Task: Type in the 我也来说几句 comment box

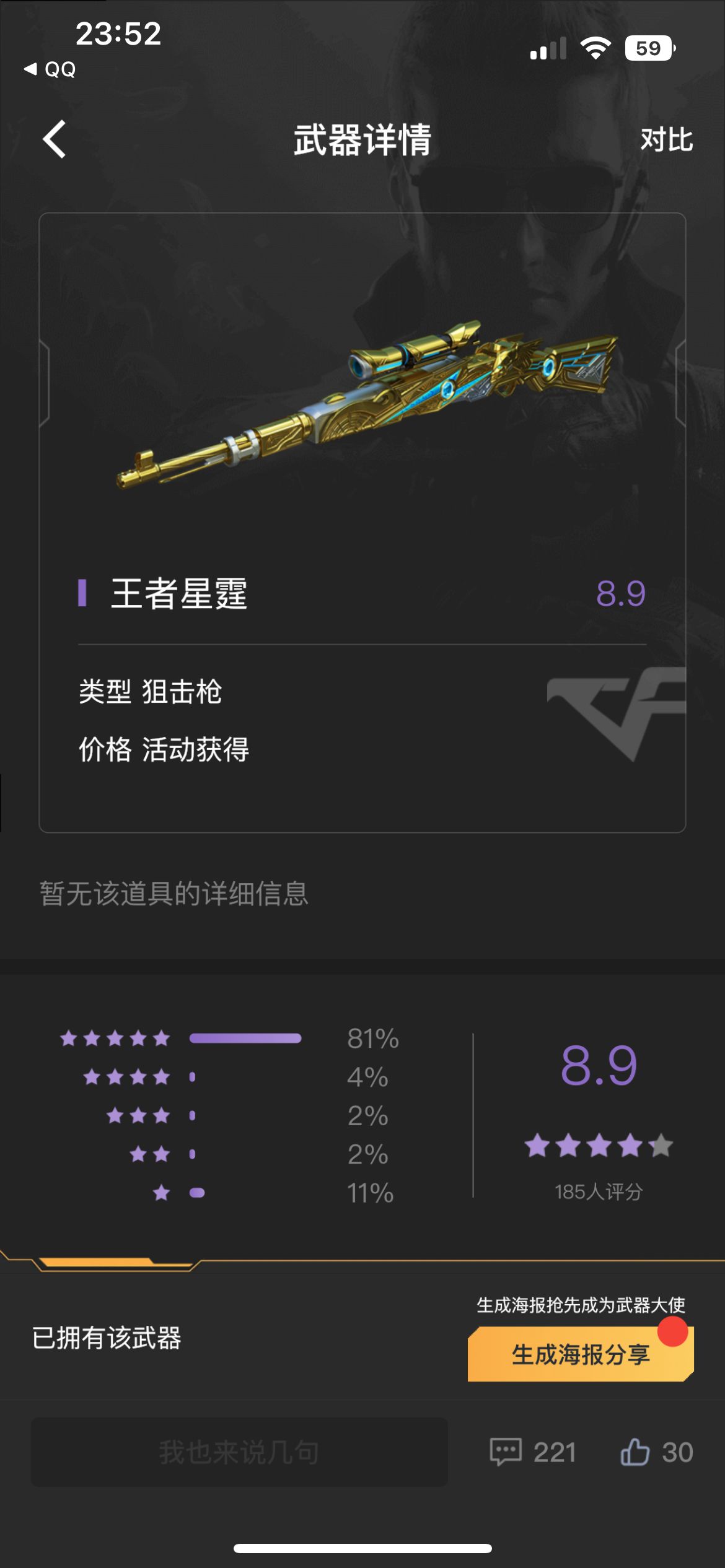Action: [239, 1452]
